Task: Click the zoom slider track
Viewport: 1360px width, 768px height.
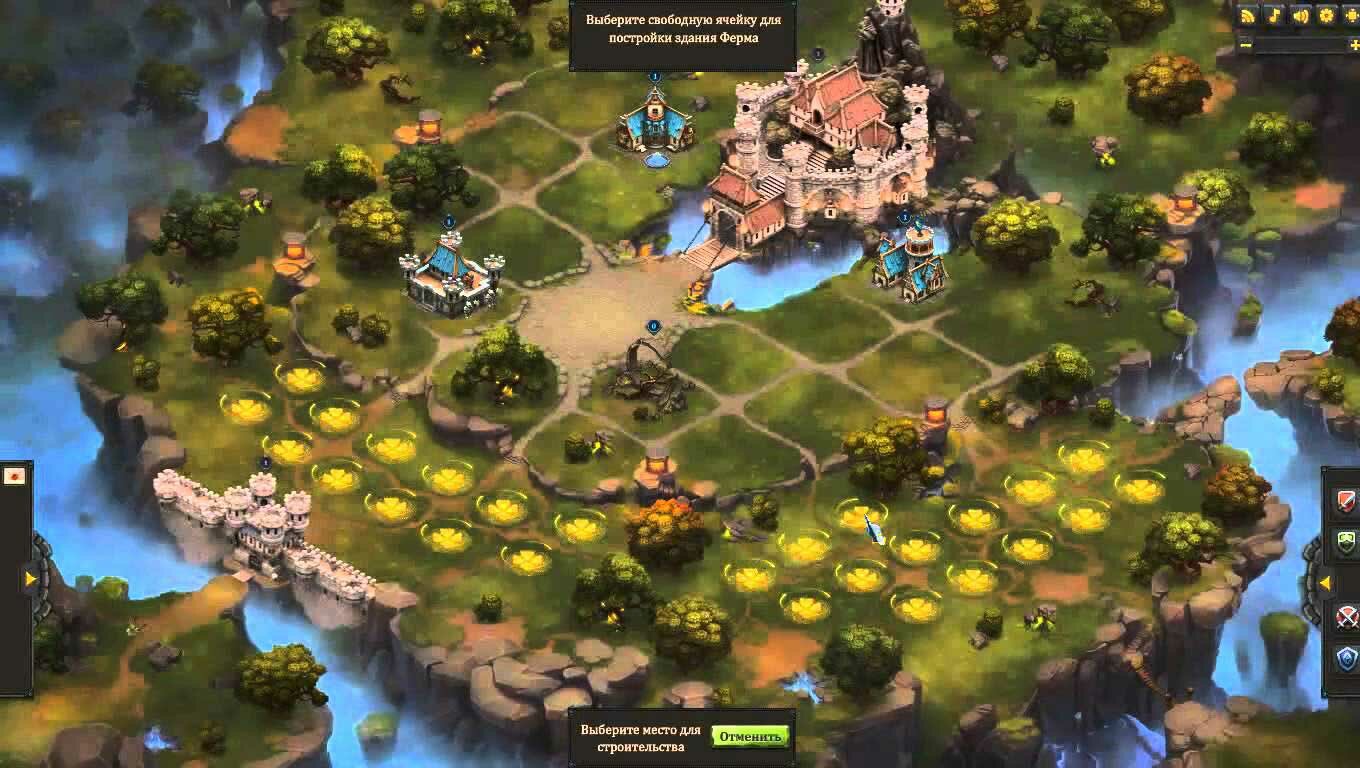Action: click(1300, 44)
